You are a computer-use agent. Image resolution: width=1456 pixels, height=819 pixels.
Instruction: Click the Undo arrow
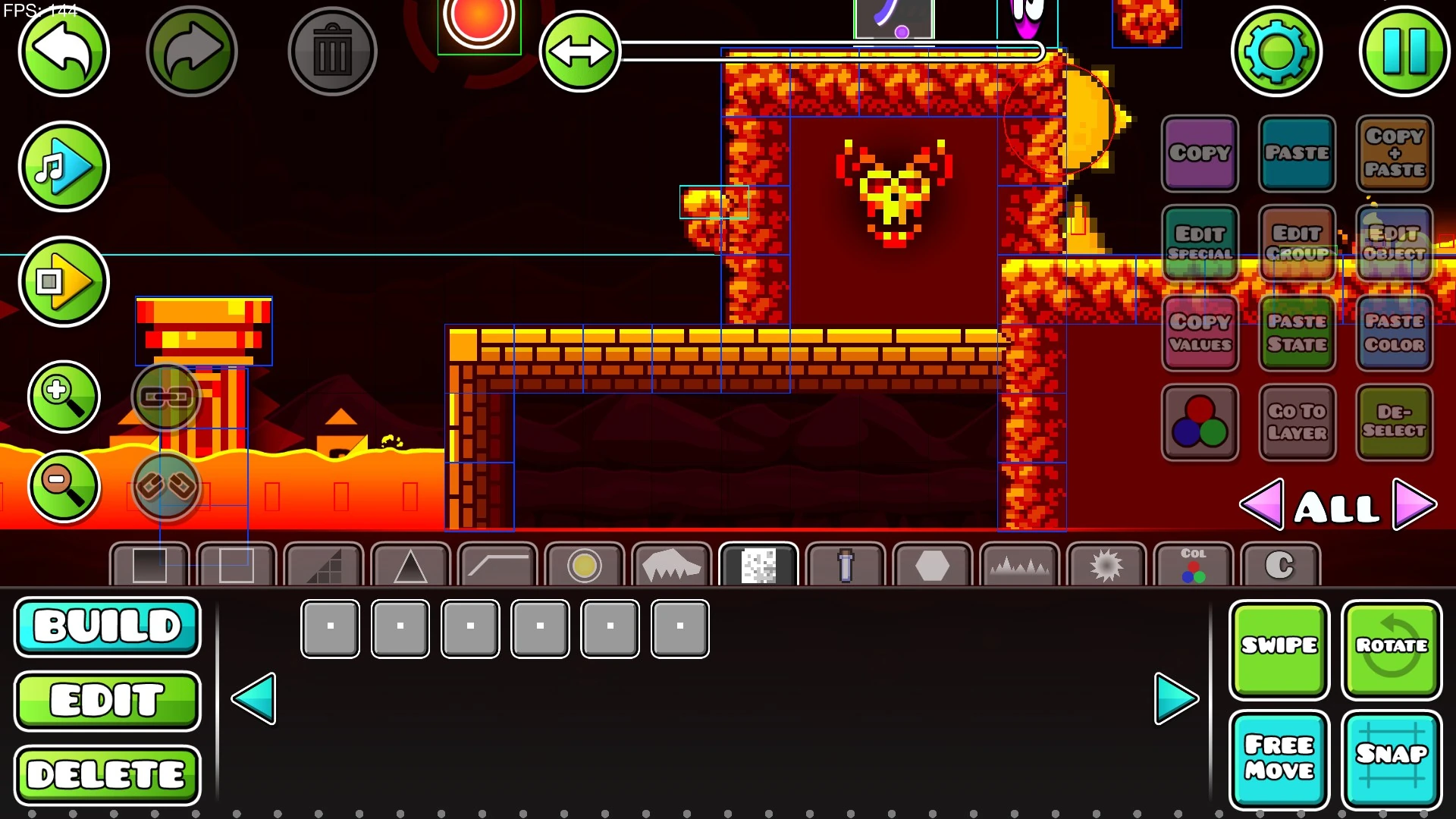(64, 51)
